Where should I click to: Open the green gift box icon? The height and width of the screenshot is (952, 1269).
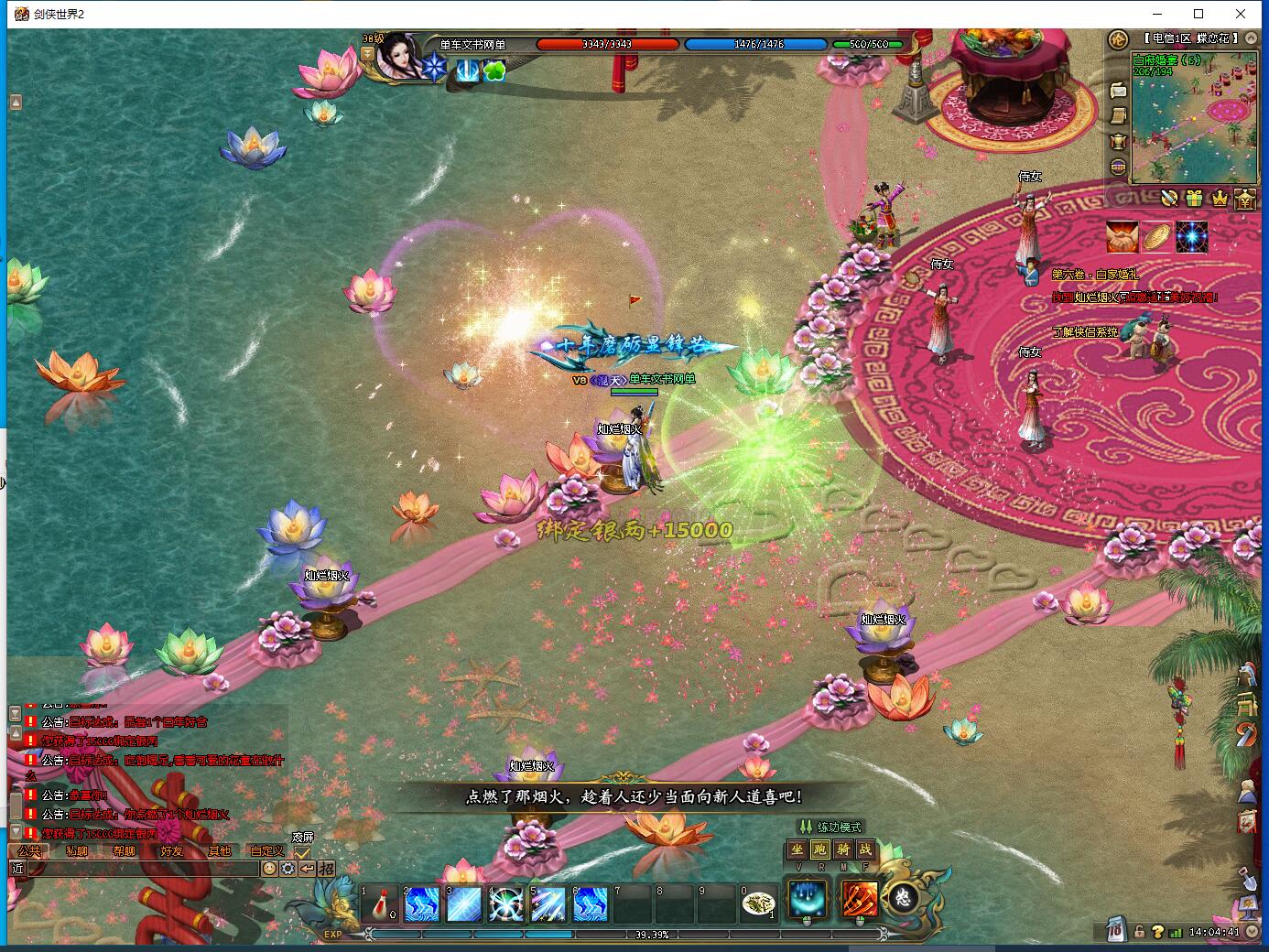click(1194, 198)
